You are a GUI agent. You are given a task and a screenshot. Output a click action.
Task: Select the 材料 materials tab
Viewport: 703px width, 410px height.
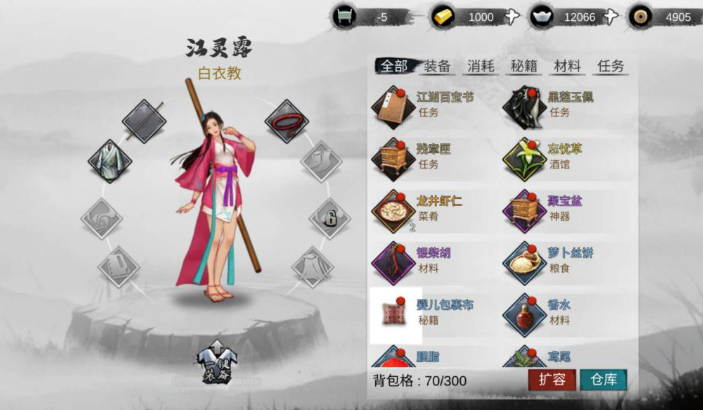567,66
